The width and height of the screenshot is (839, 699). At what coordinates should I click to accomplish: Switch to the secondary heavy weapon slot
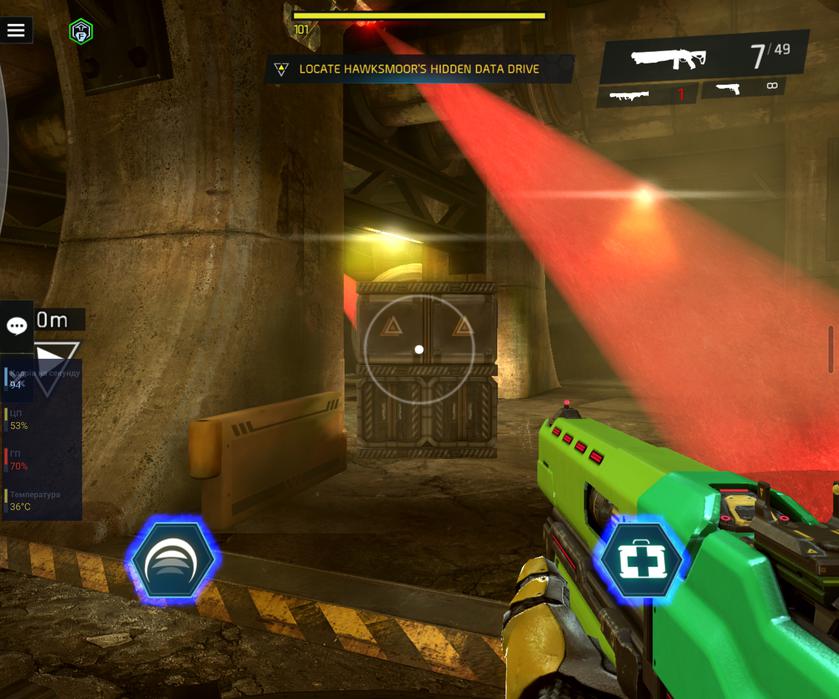[x=646, y=95]
